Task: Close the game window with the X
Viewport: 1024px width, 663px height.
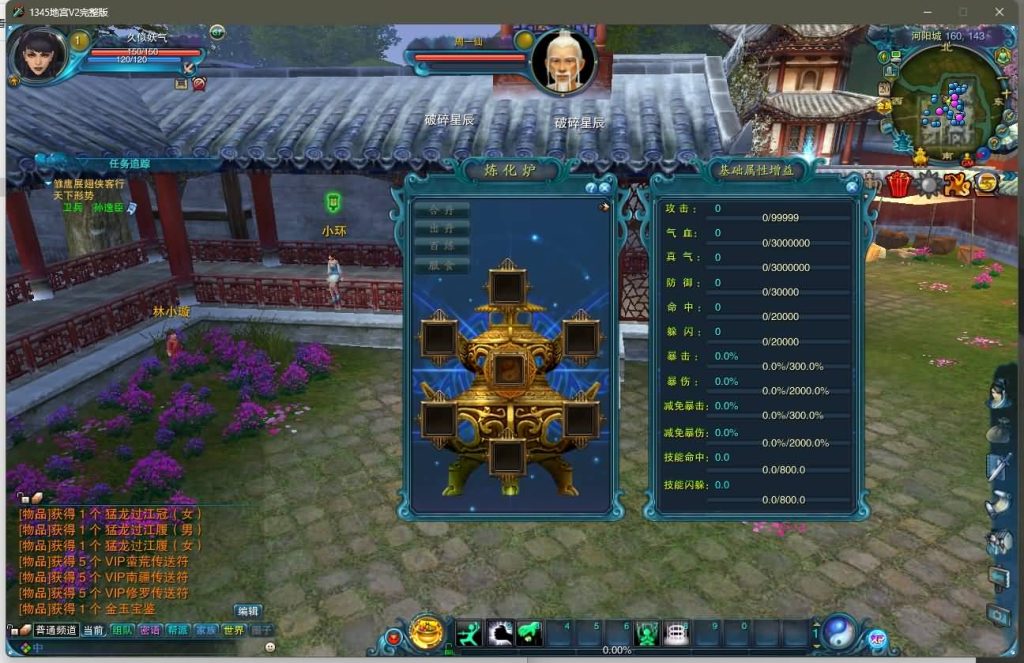Action: click(x=998, y=12)
